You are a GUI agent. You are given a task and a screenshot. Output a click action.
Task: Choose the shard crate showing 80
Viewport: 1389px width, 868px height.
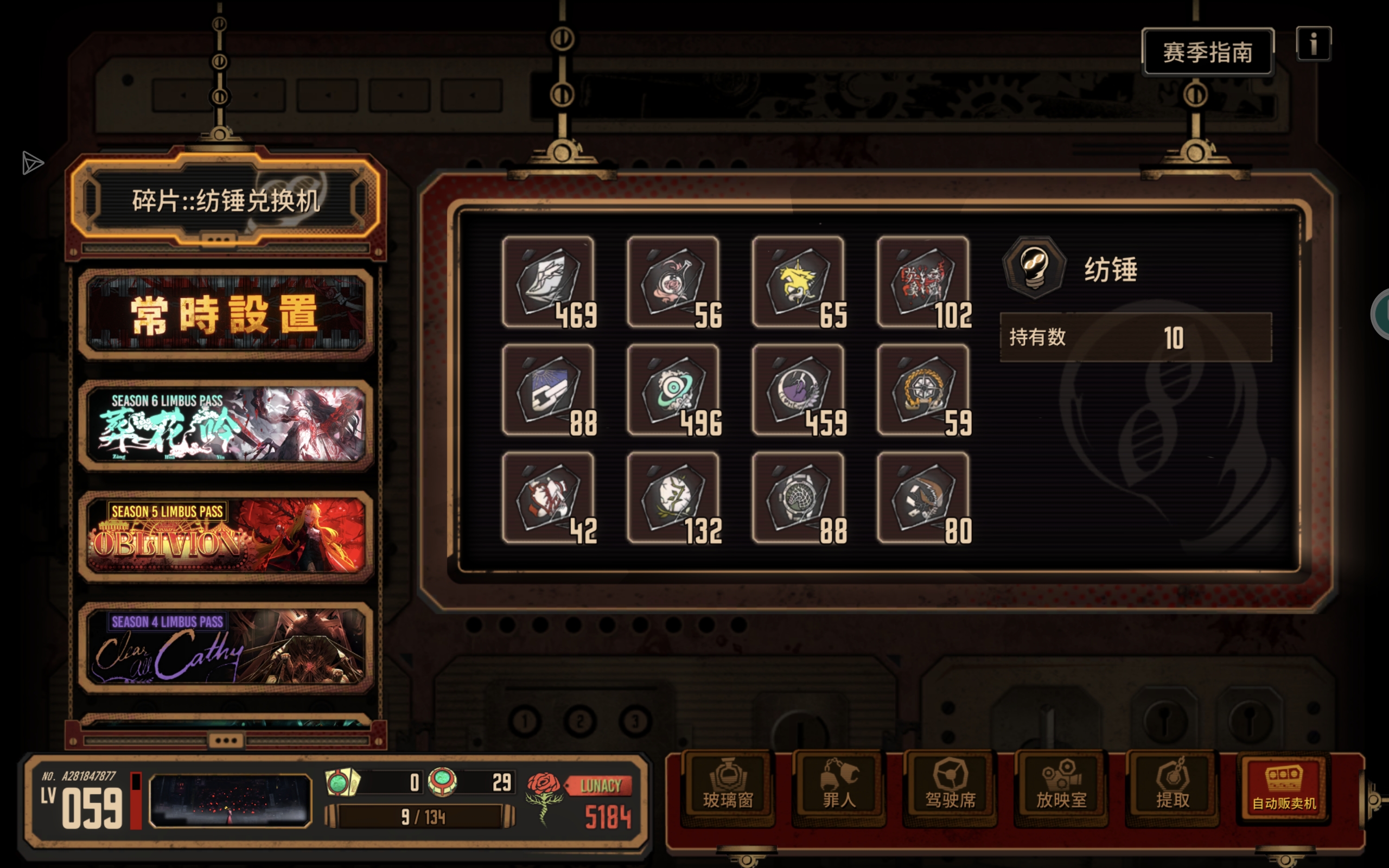pyautogui.click(x=922, y=497)
